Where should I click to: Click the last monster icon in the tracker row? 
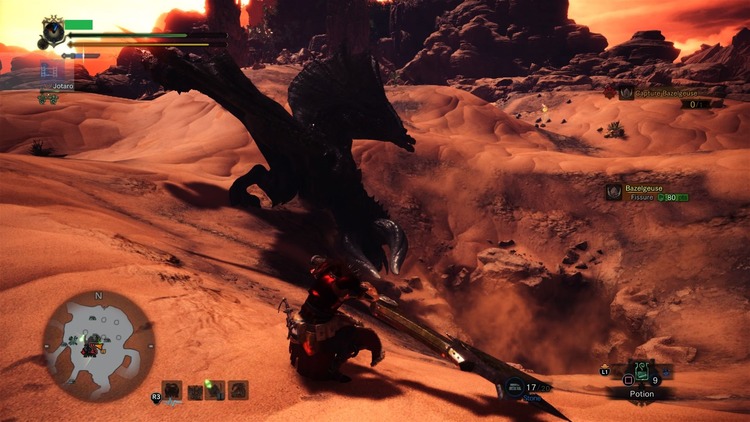pos(238,390)
